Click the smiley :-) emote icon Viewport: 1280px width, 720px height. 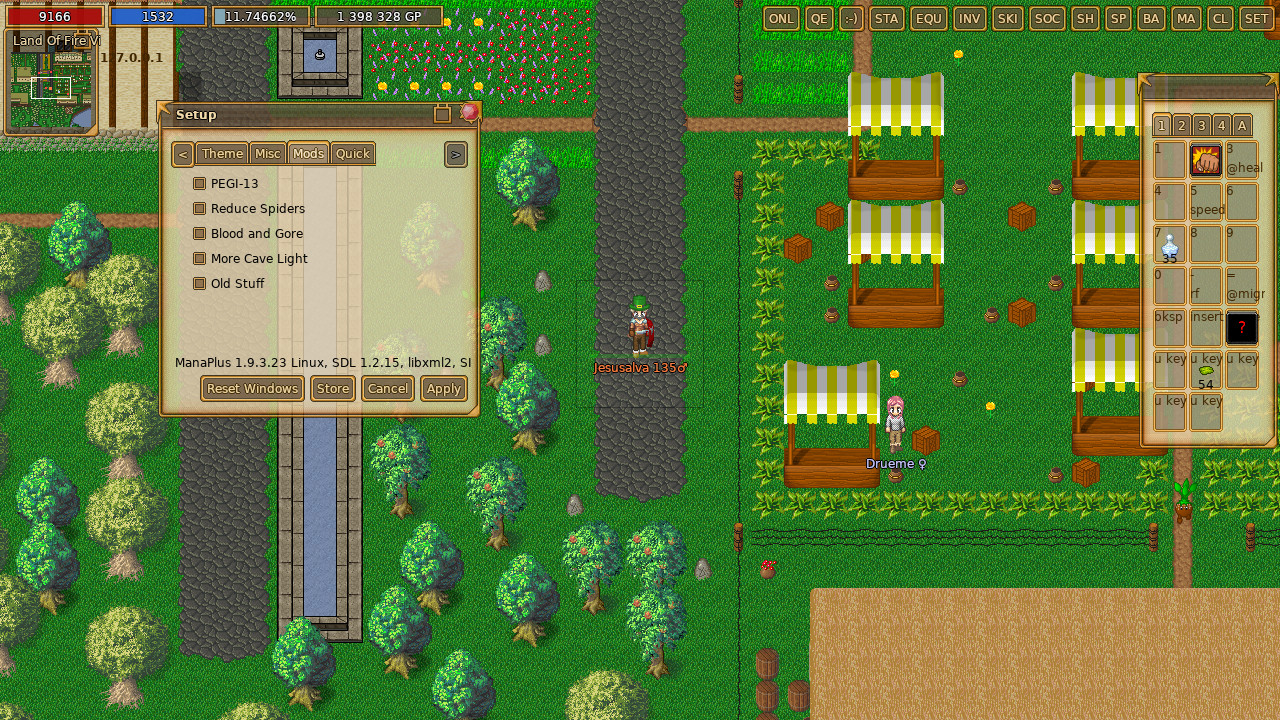point(851,18)
